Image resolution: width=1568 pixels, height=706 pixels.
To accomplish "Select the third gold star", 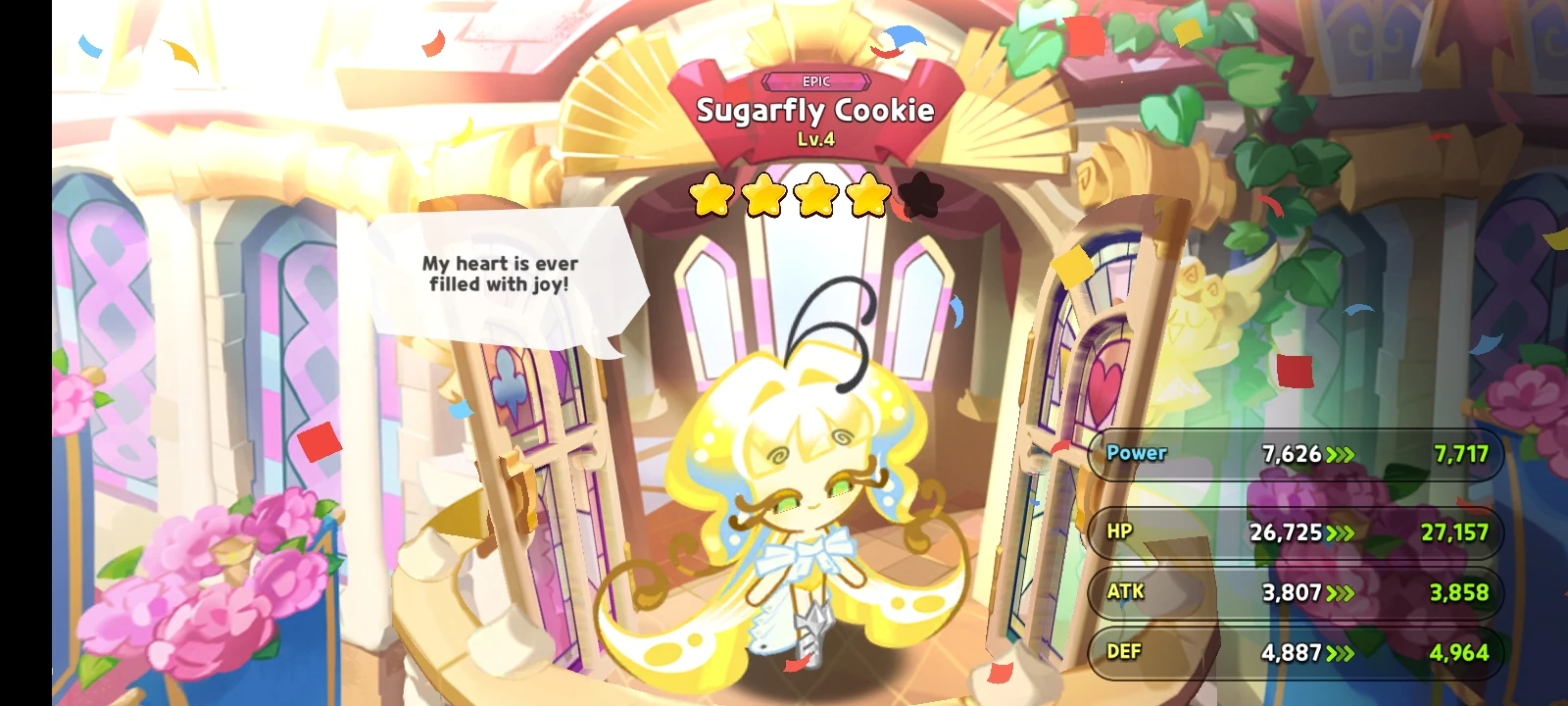I will (x=814, y=193).
